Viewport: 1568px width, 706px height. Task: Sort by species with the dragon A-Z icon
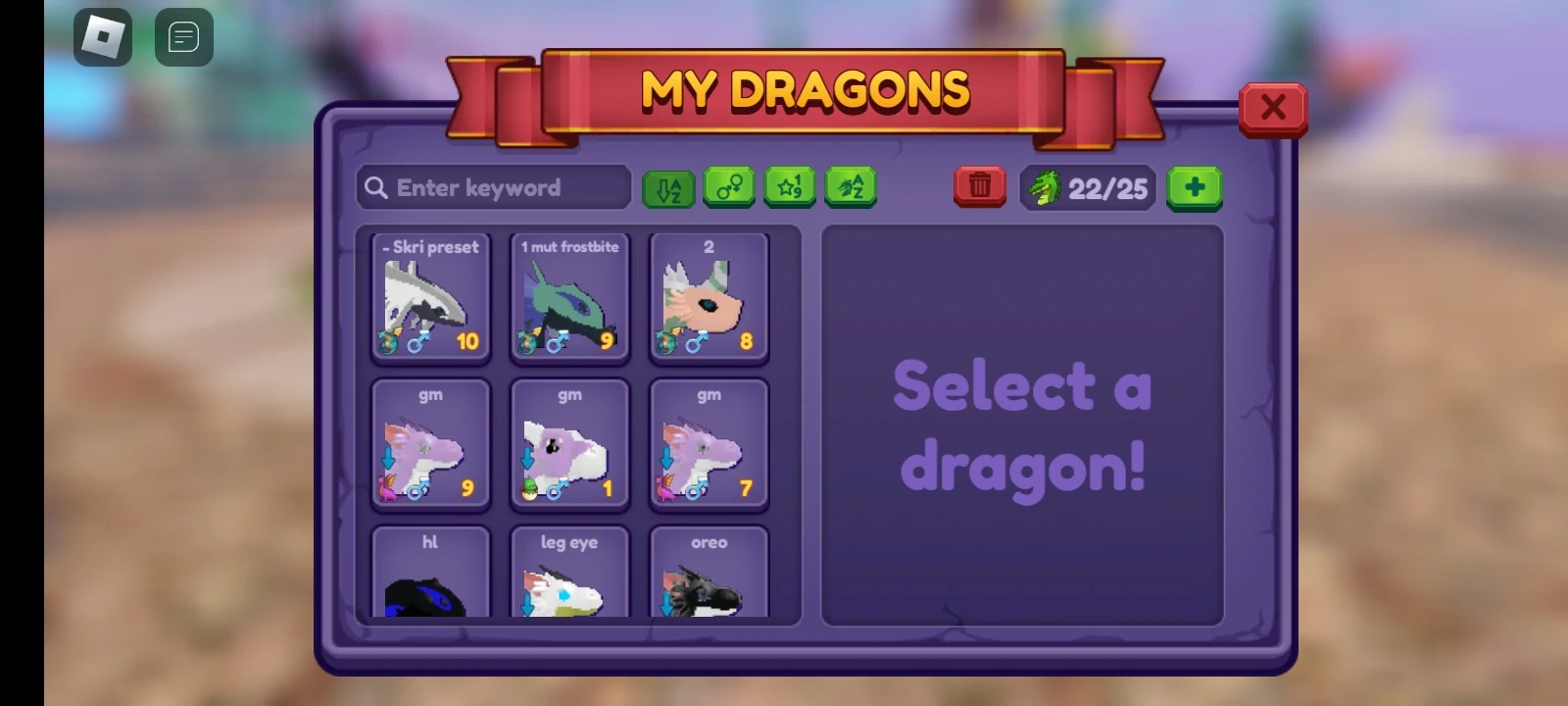point(852,187)
